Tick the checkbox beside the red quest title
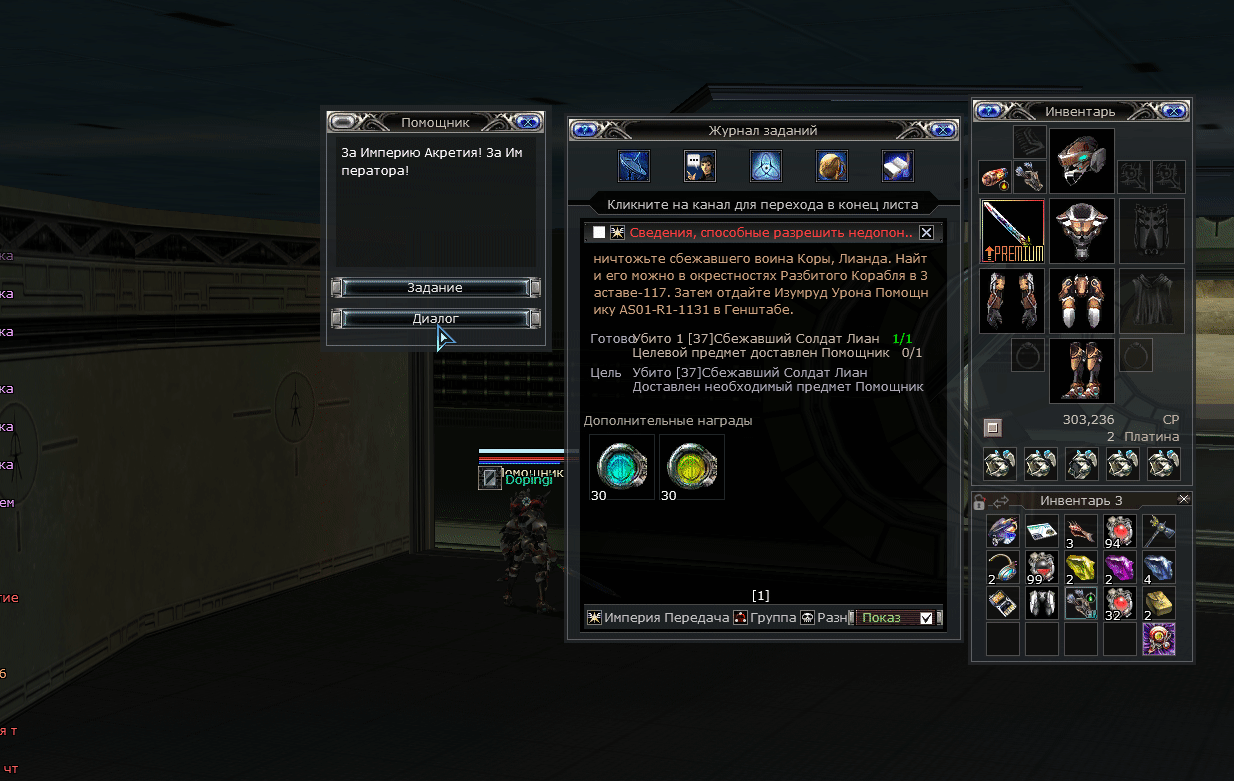Image resolution: width=1234 pixels, height=781 pixels. 599,233
